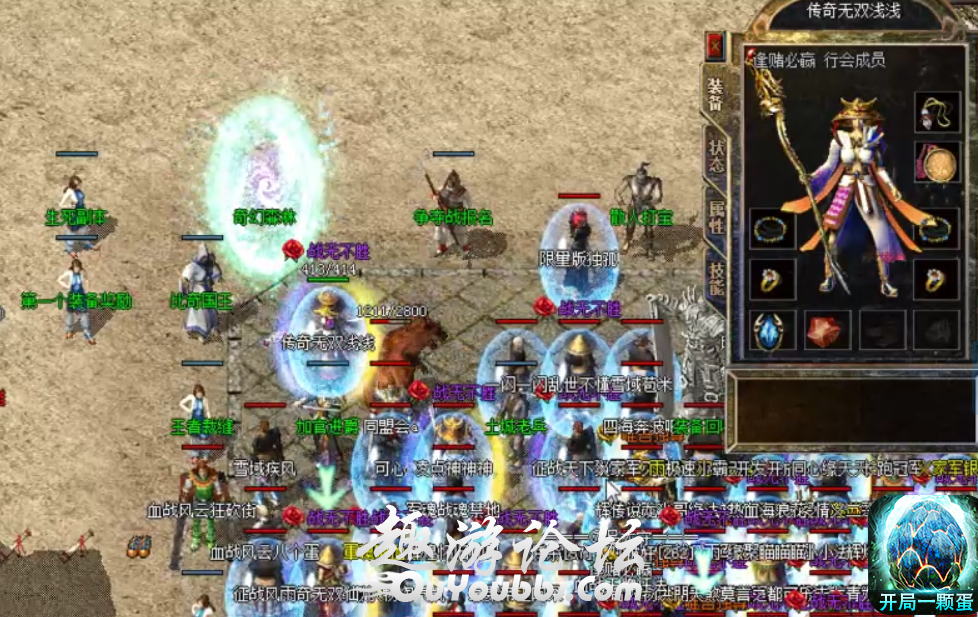Select the equipped necklace slot
This screenshot has height=617, width=978.
936,114
